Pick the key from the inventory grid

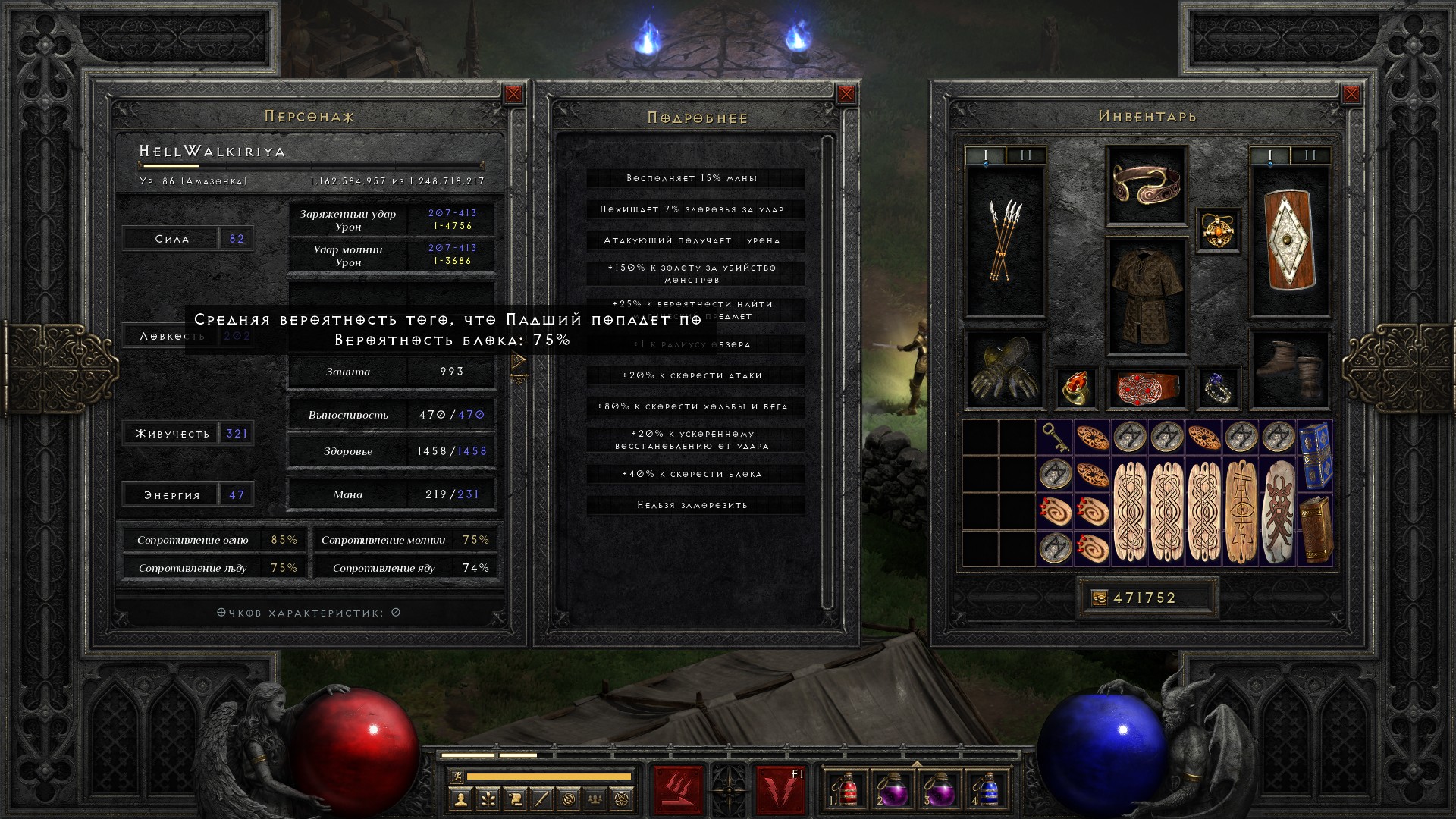tap(1055, 438)
